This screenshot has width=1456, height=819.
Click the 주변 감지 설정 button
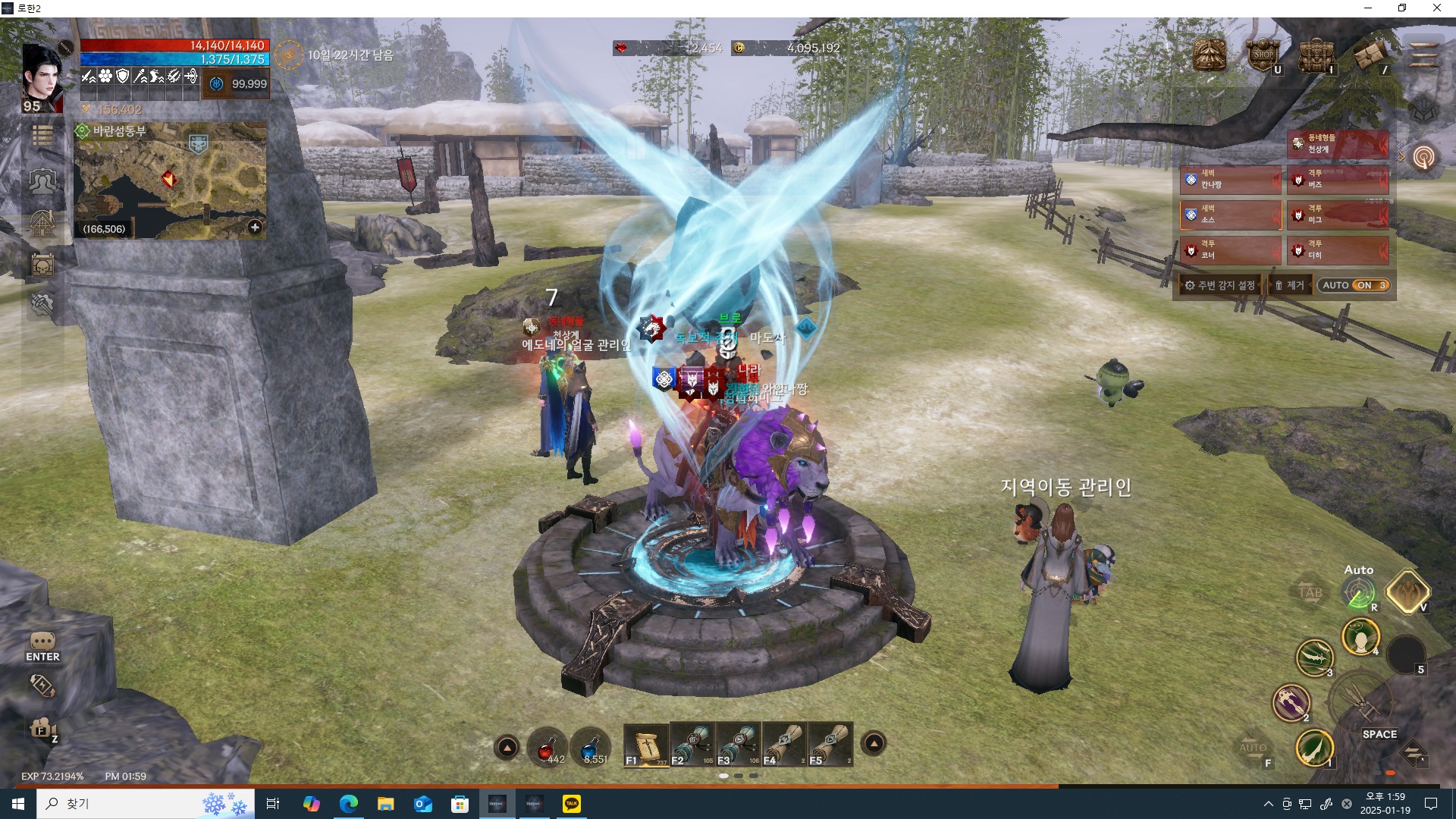pos(1219,285)
